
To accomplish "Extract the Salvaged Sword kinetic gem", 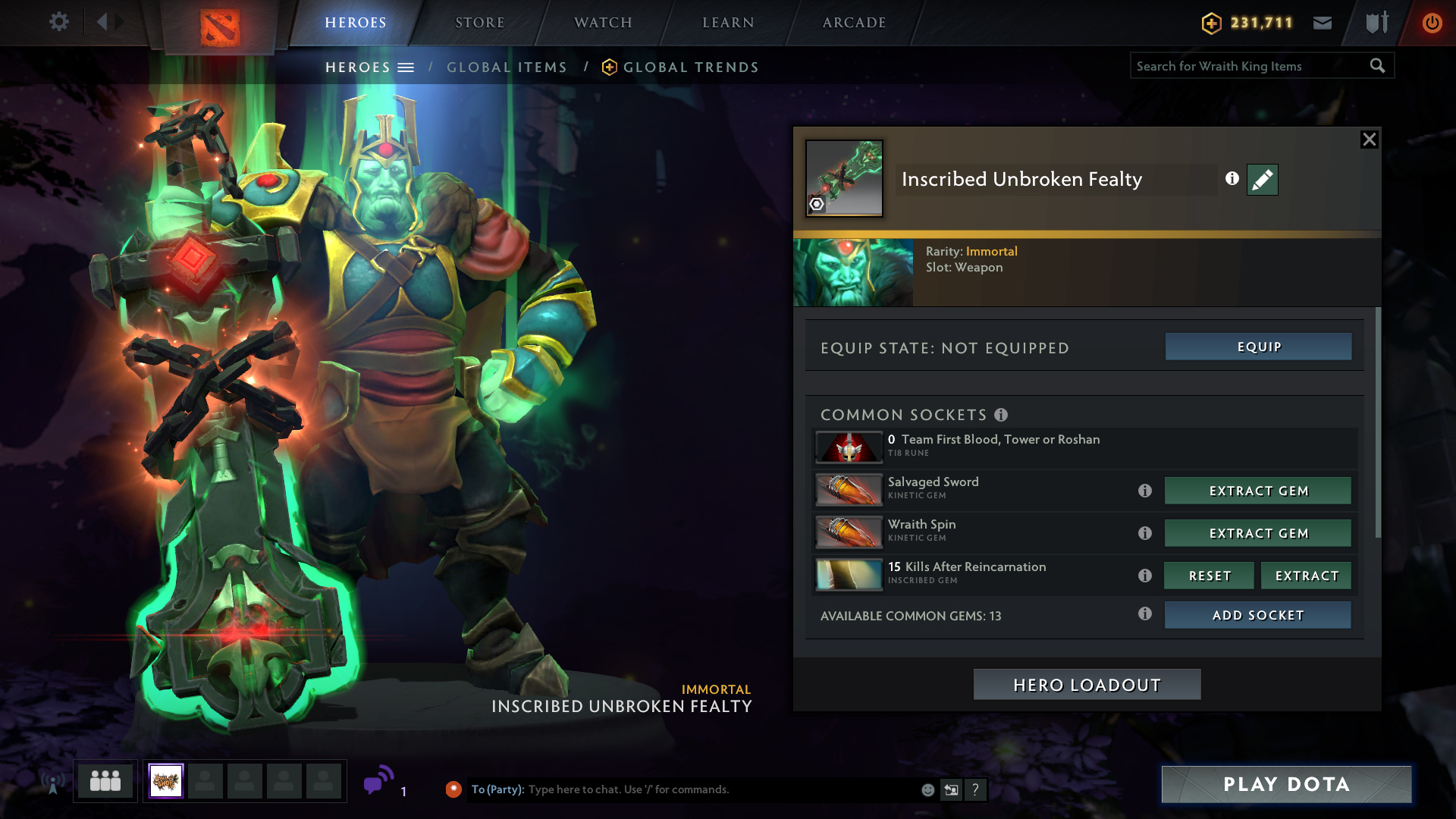I will pyautogui.click(x=1258, y=491).
